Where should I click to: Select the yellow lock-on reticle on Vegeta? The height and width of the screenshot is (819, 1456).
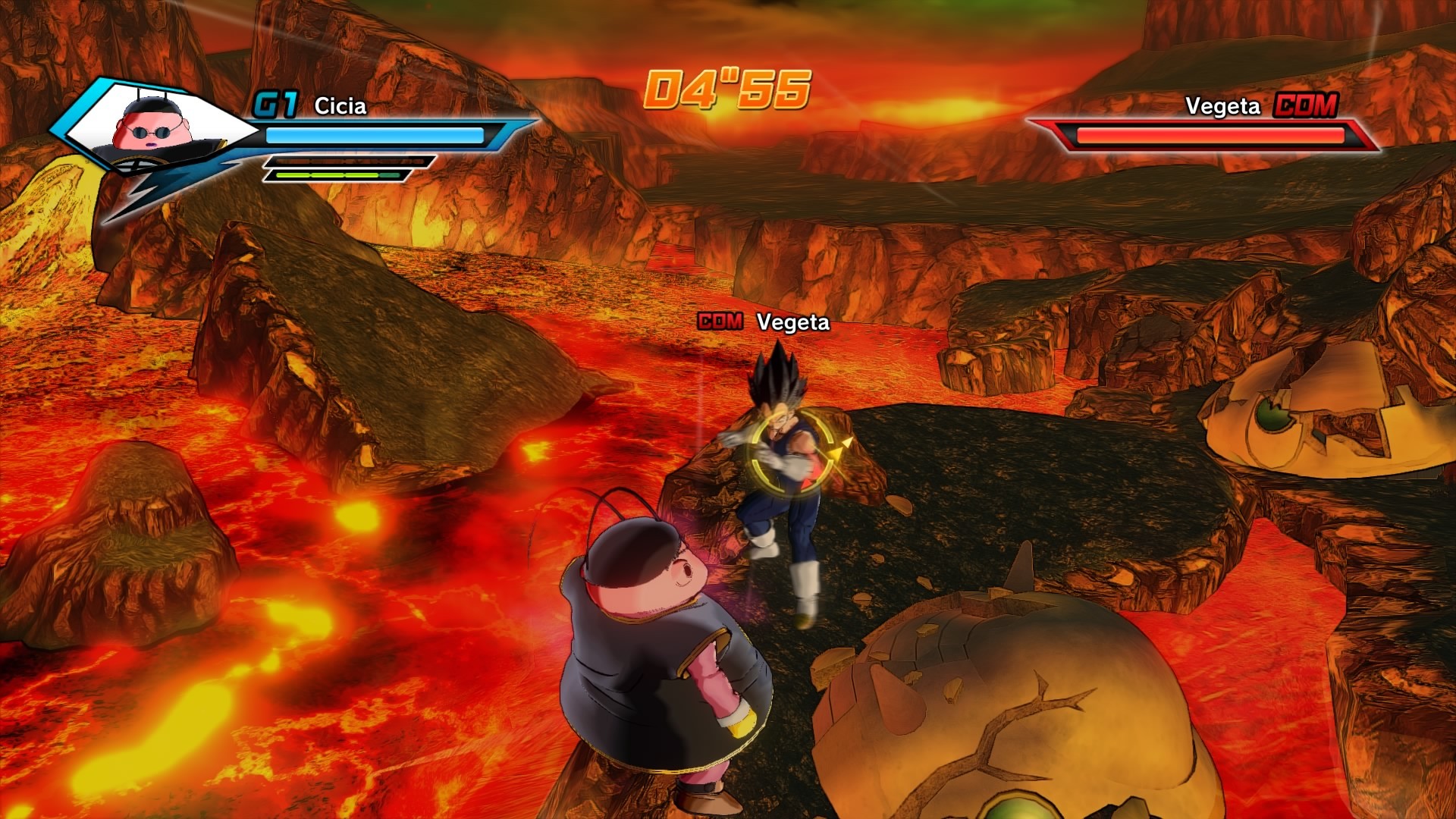click(x=789, y=453)
